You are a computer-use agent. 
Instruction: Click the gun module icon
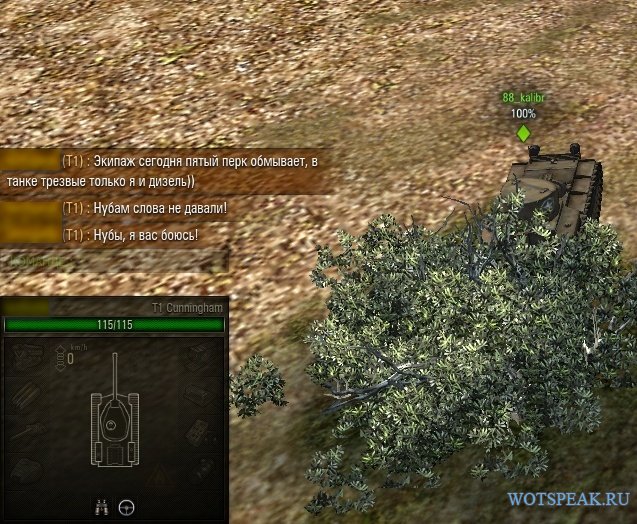pos(29,432)
